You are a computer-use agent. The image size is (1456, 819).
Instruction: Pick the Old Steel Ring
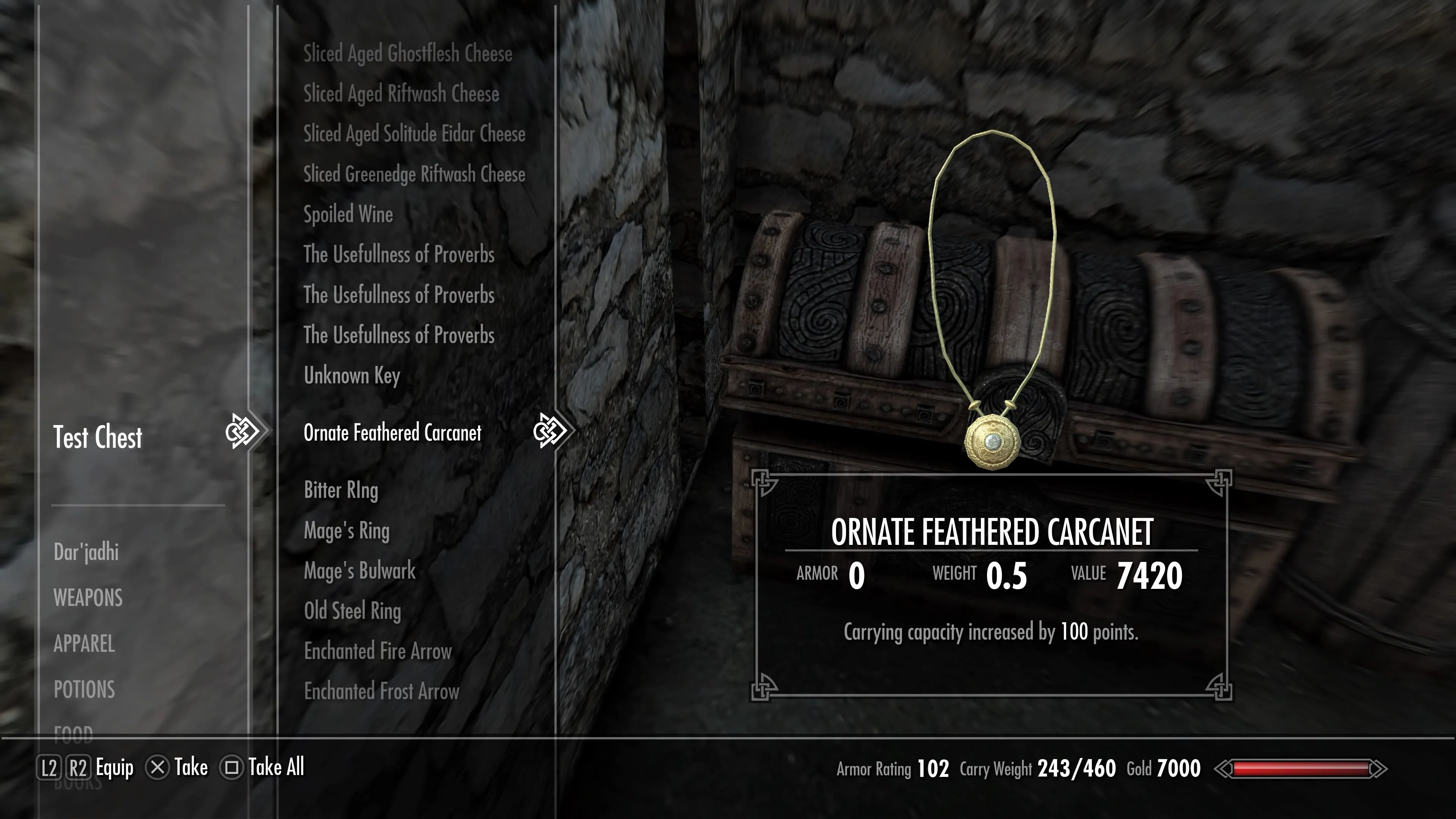point(352,611)
